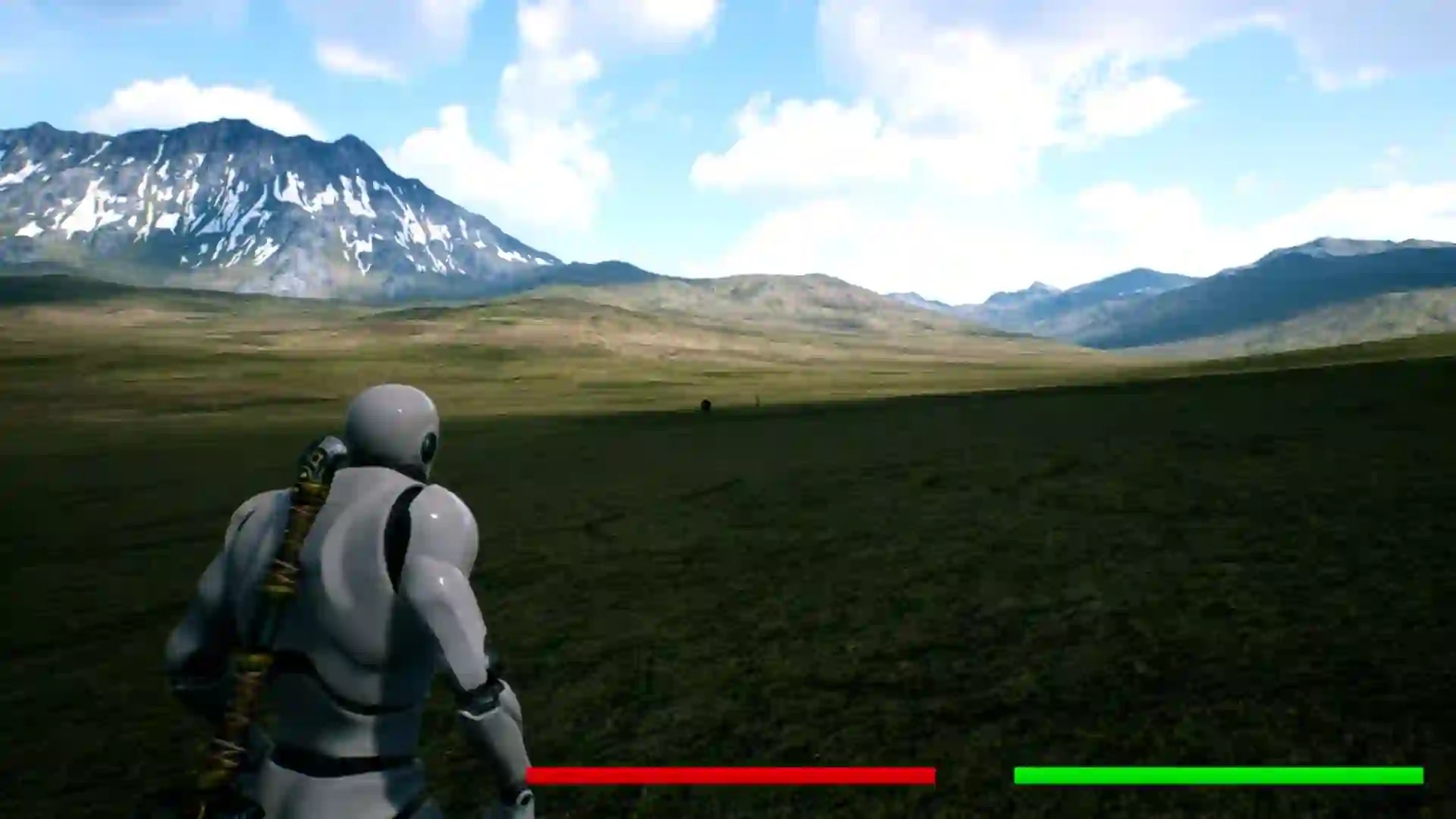Target the distant dark figure on the horizon
This screenshot has width=1456, height=819.
click(x=708, y=404)
